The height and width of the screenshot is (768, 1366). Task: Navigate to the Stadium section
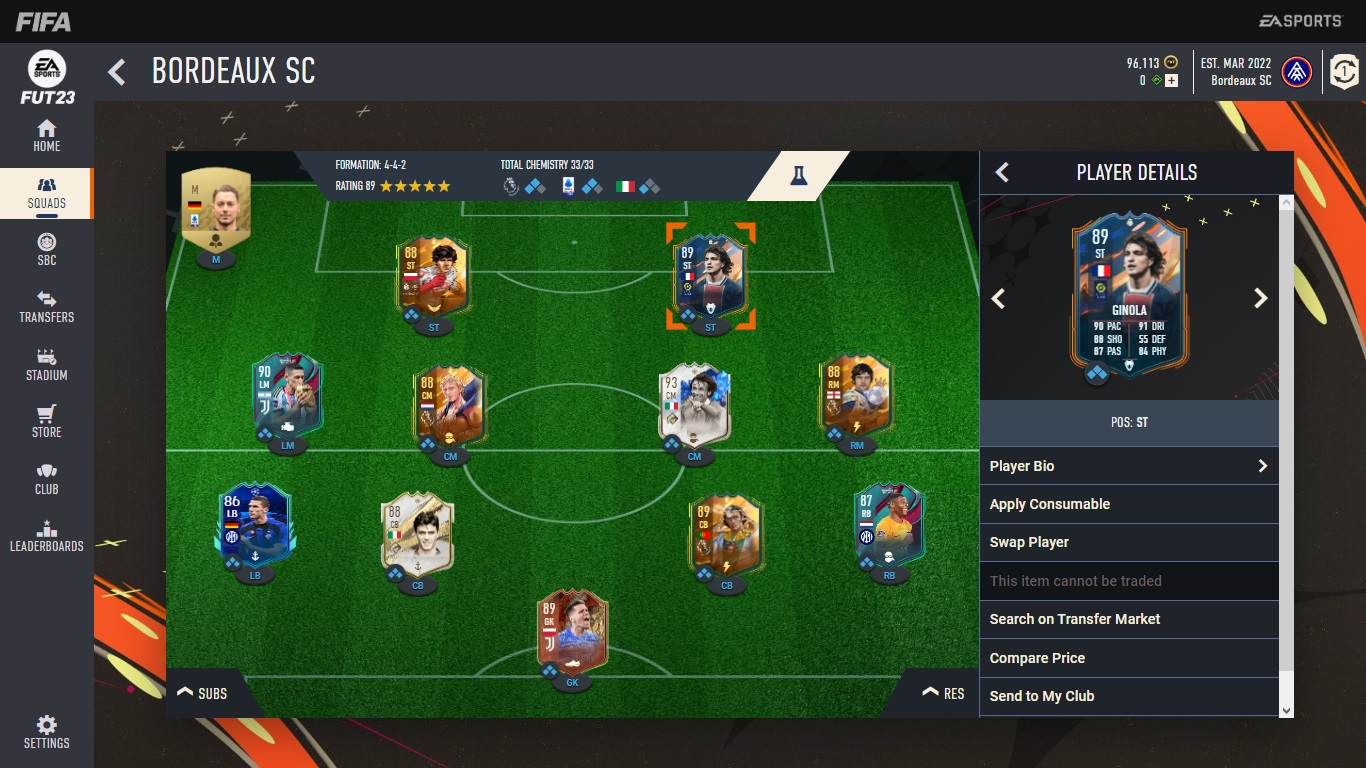46,365
